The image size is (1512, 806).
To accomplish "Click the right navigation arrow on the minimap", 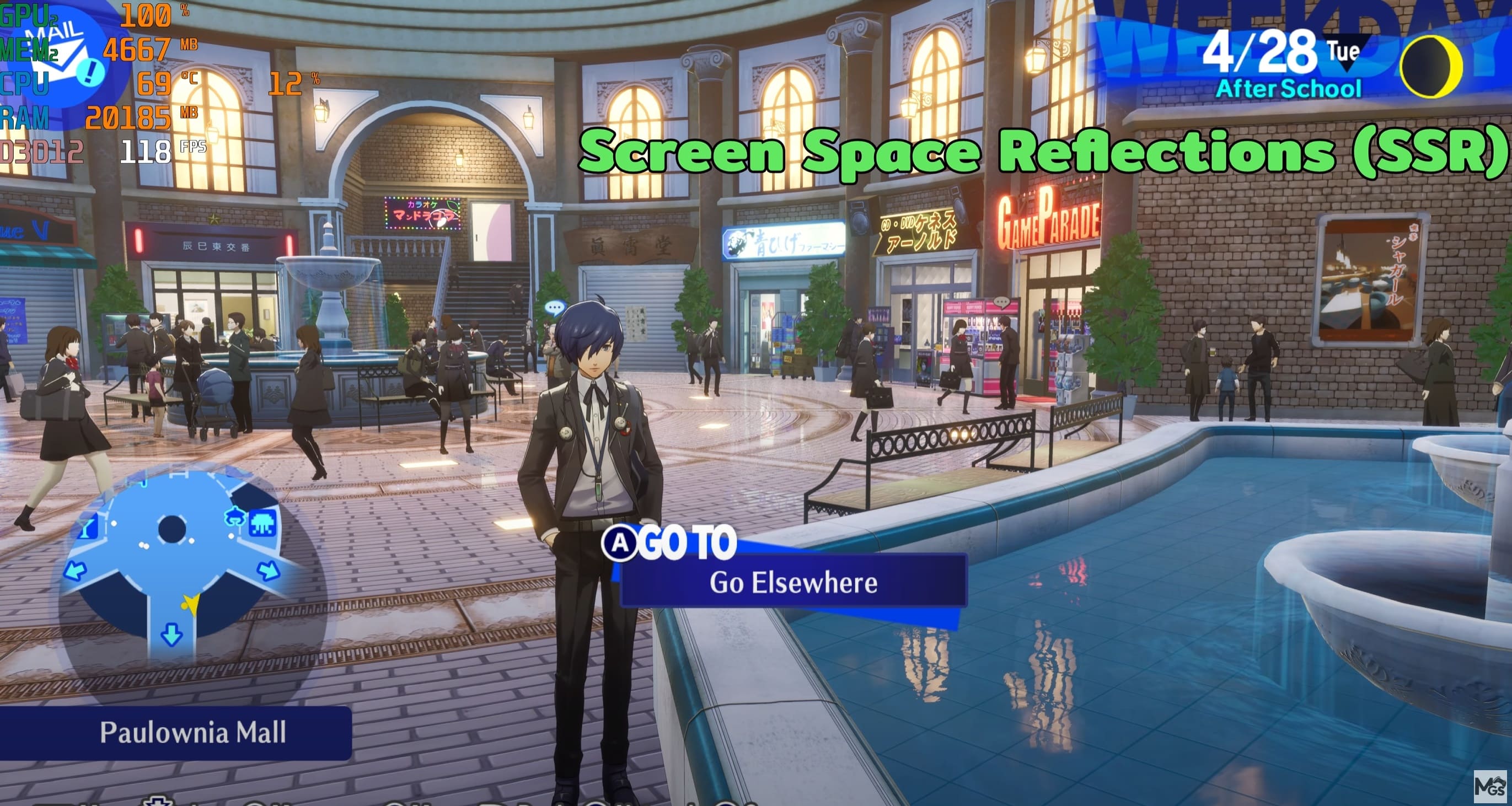I will 268,572.
